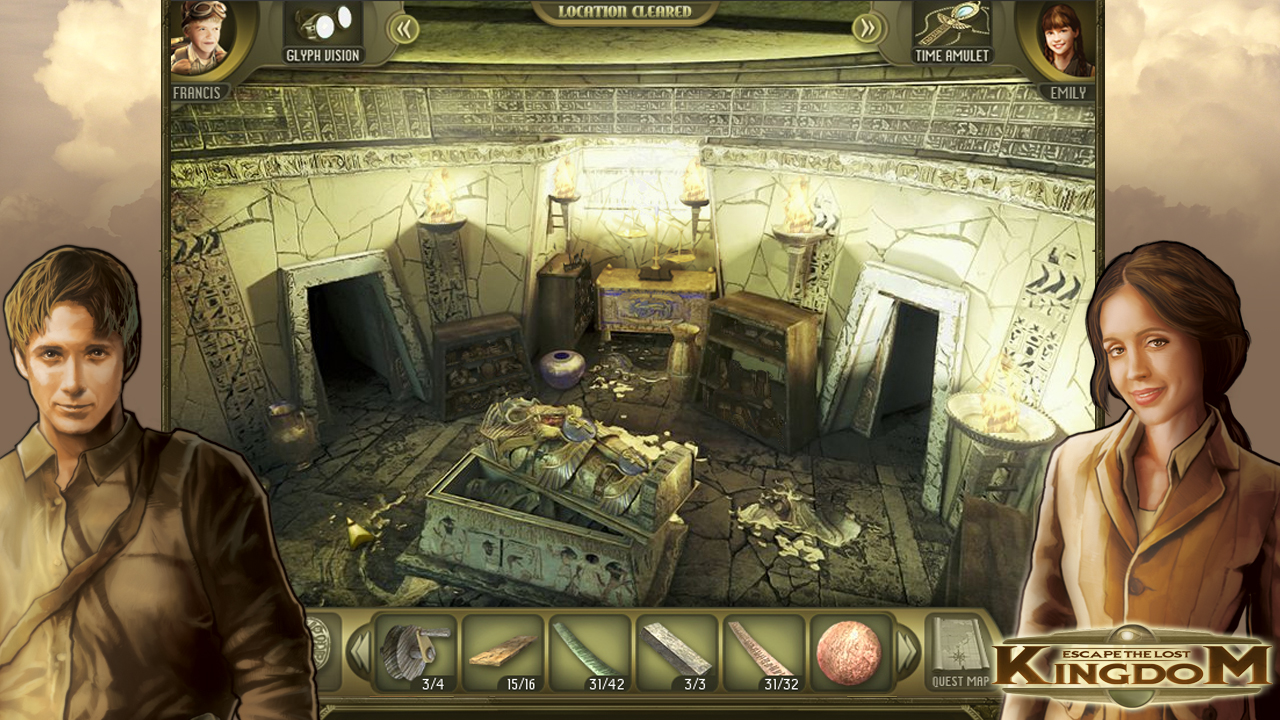This screenshot has height=720, width=1280.
Task: Pick the wooden plank marked 15/16
Action: [502, 652]
